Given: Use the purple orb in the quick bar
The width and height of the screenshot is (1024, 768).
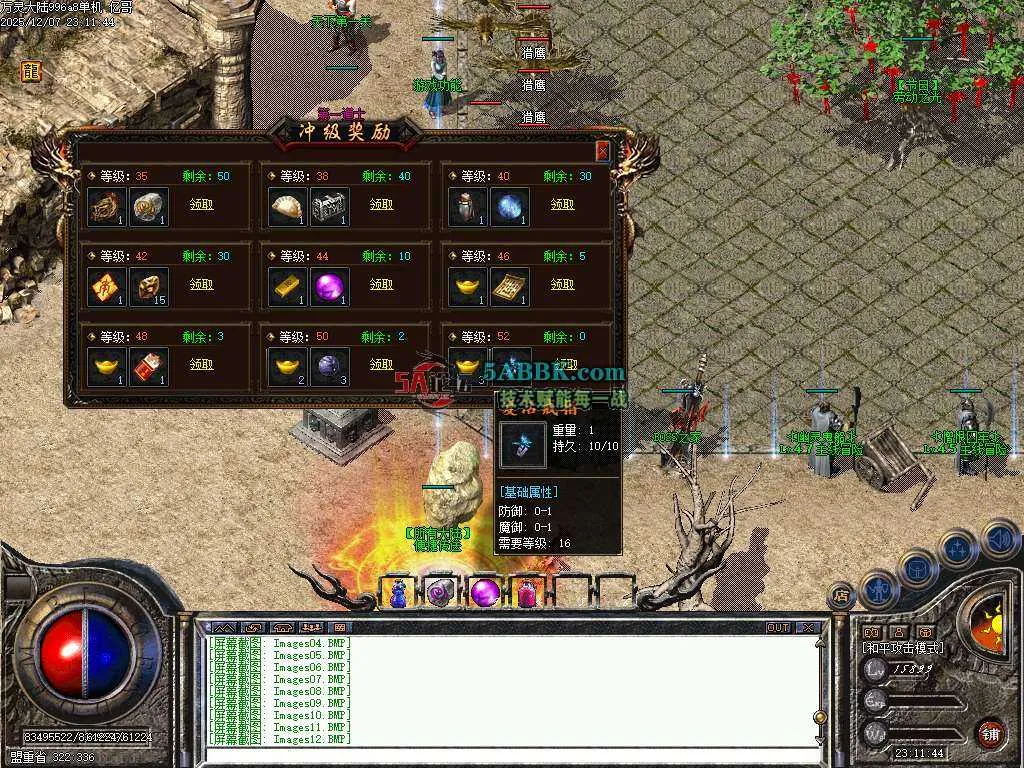Looking at the screenshot, I should [x=485, y=592].
